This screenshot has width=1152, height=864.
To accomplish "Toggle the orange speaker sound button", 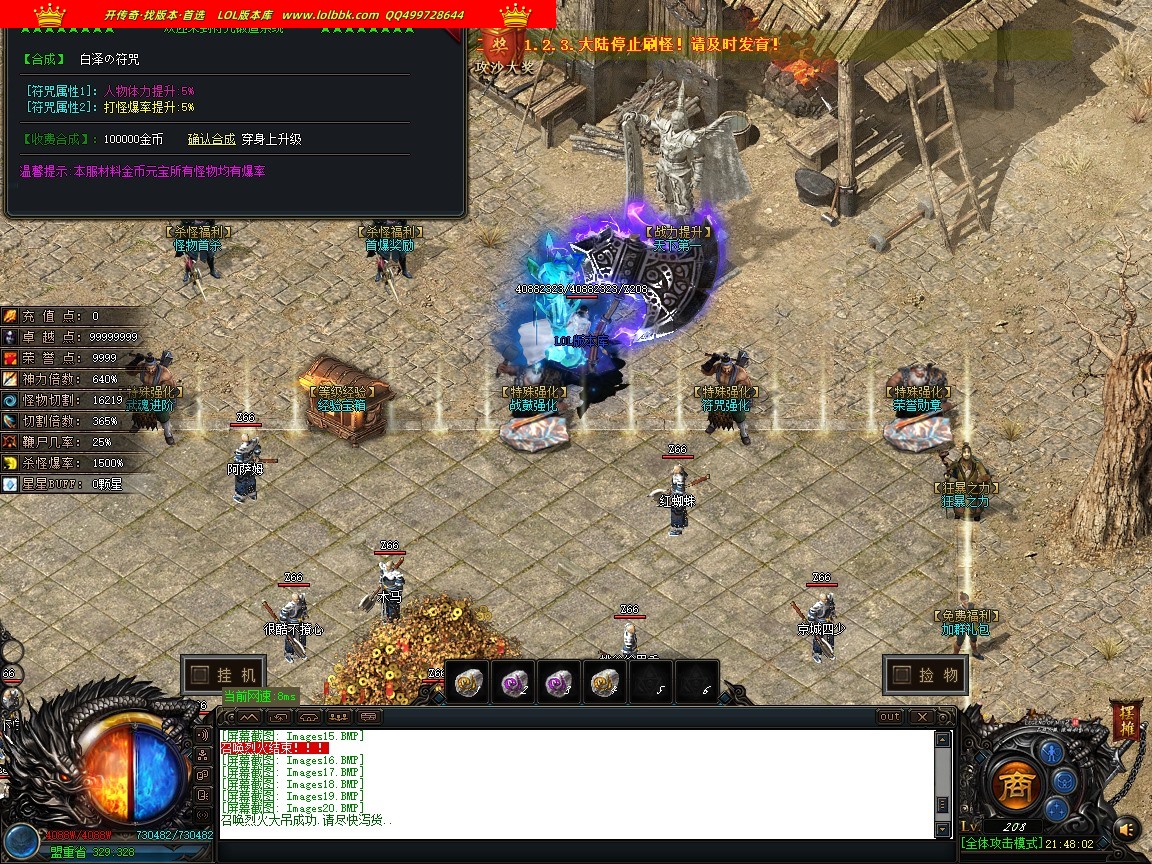I will [1128, 828].
